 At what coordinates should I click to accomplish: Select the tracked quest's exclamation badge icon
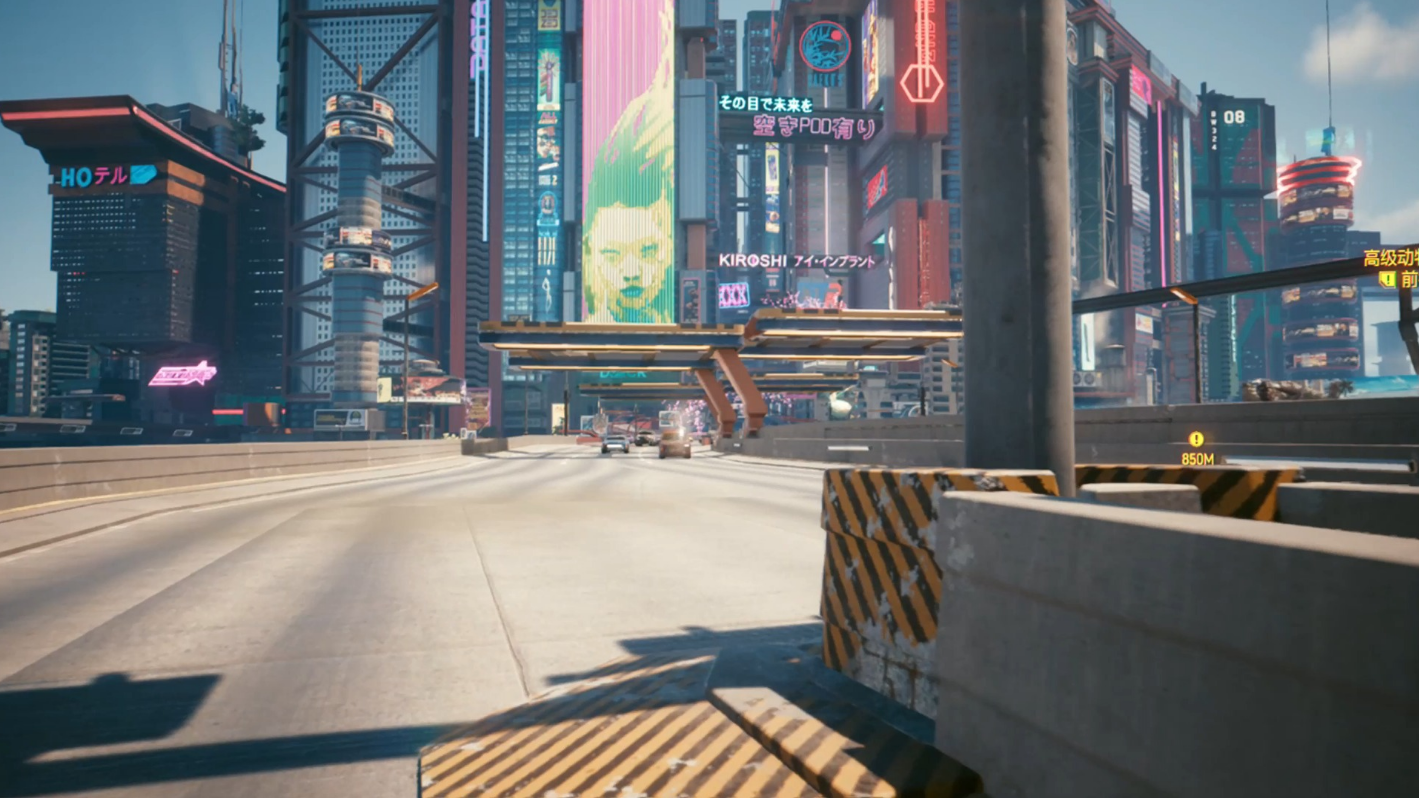(x=1386, y=280)
